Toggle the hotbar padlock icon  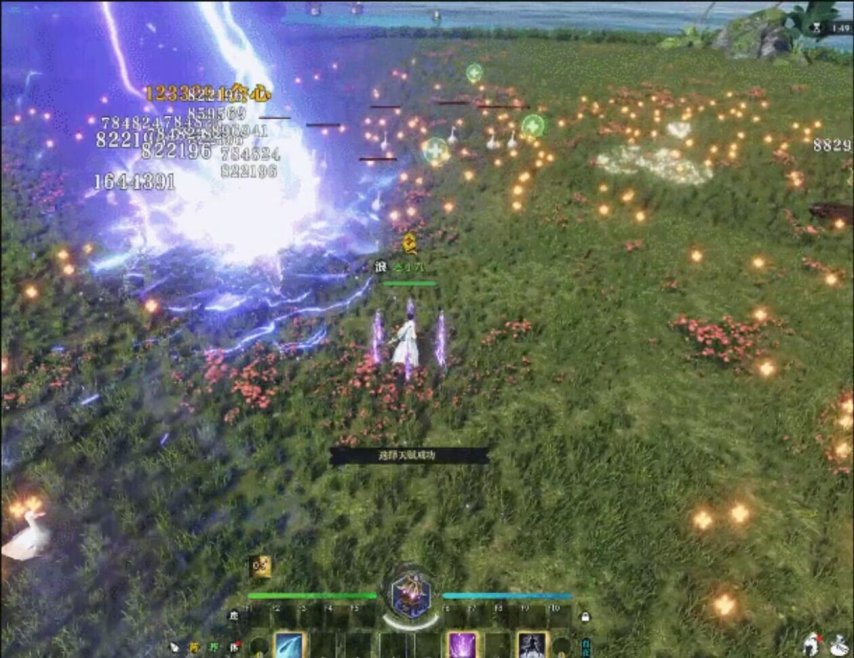coord(585,618)
